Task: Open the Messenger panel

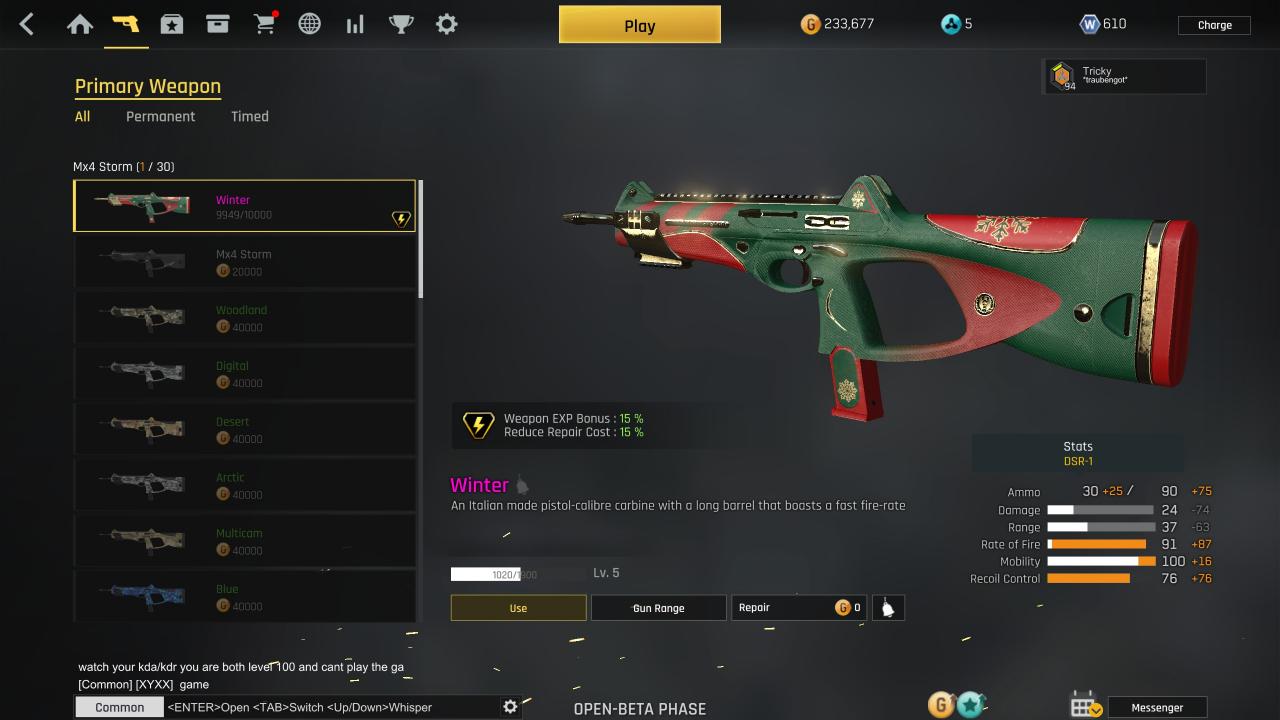Action: click(1156, 708)
